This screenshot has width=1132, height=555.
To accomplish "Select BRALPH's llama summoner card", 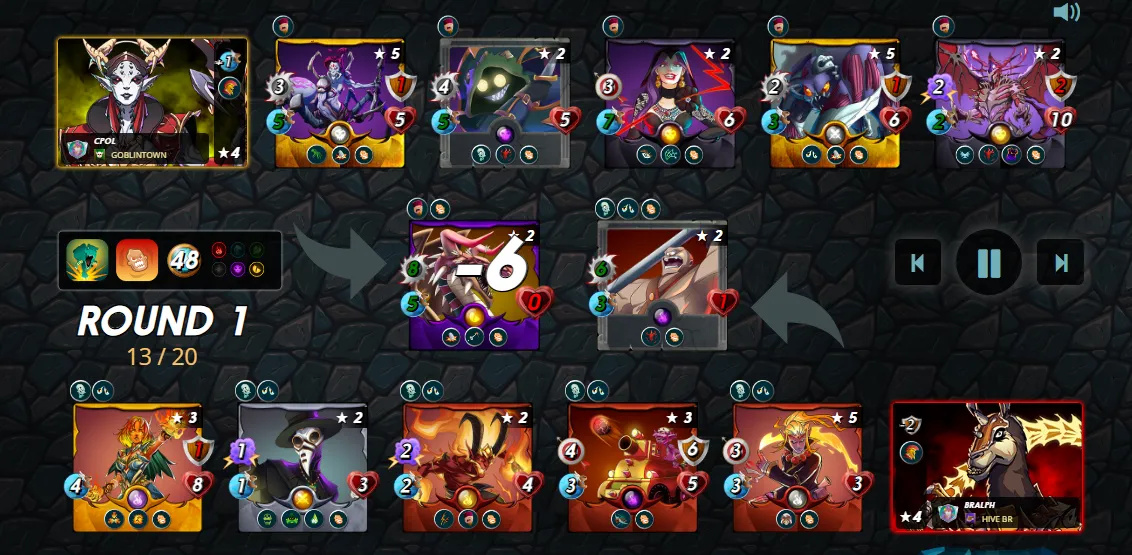I will 987,465.
